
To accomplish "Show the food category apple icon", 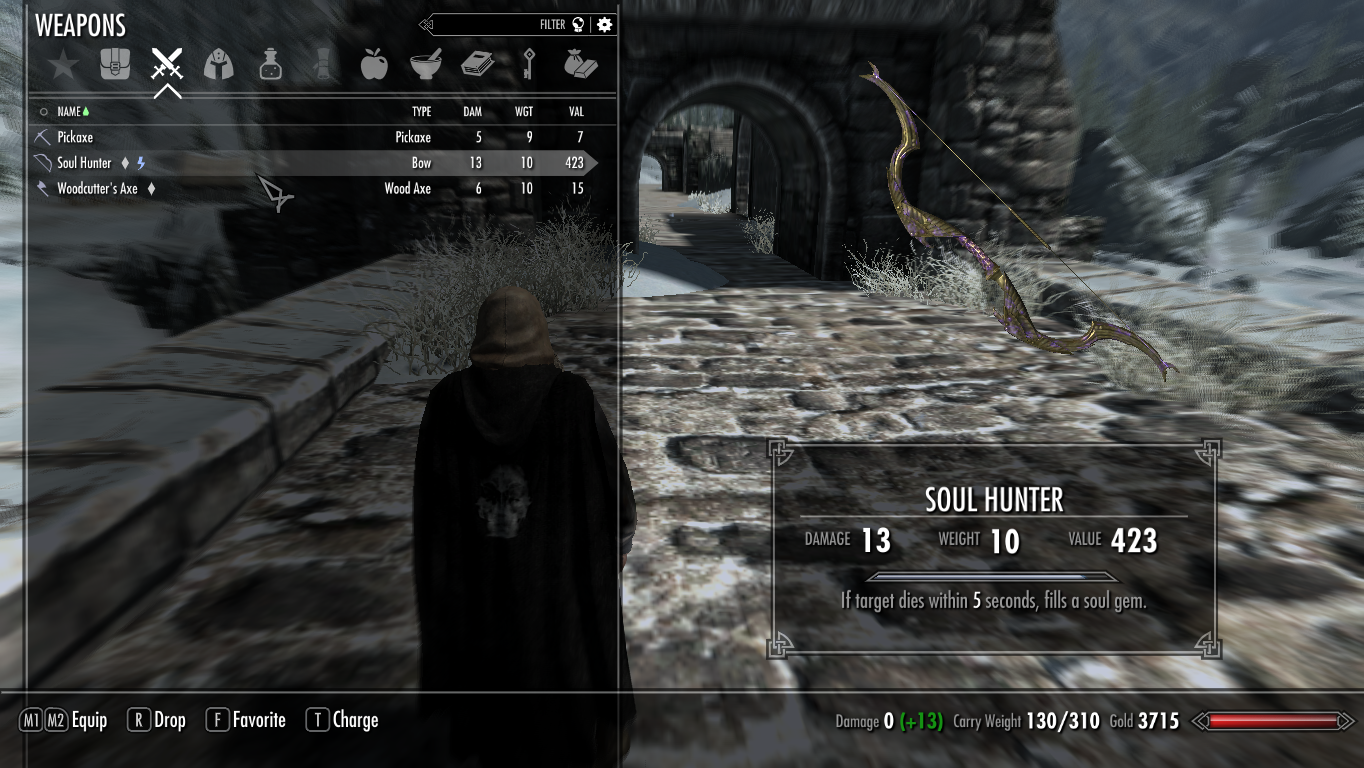I will click(x=373, y=66).
